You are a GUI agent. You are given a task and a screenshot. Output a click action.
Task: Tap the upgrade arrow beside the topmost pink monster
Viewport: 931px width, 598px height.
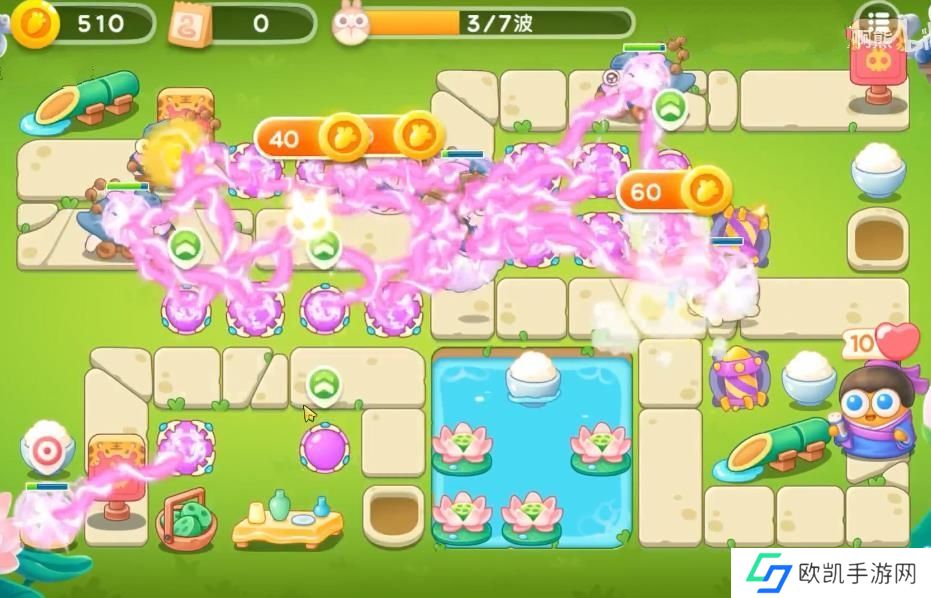[x=667, y=105]
